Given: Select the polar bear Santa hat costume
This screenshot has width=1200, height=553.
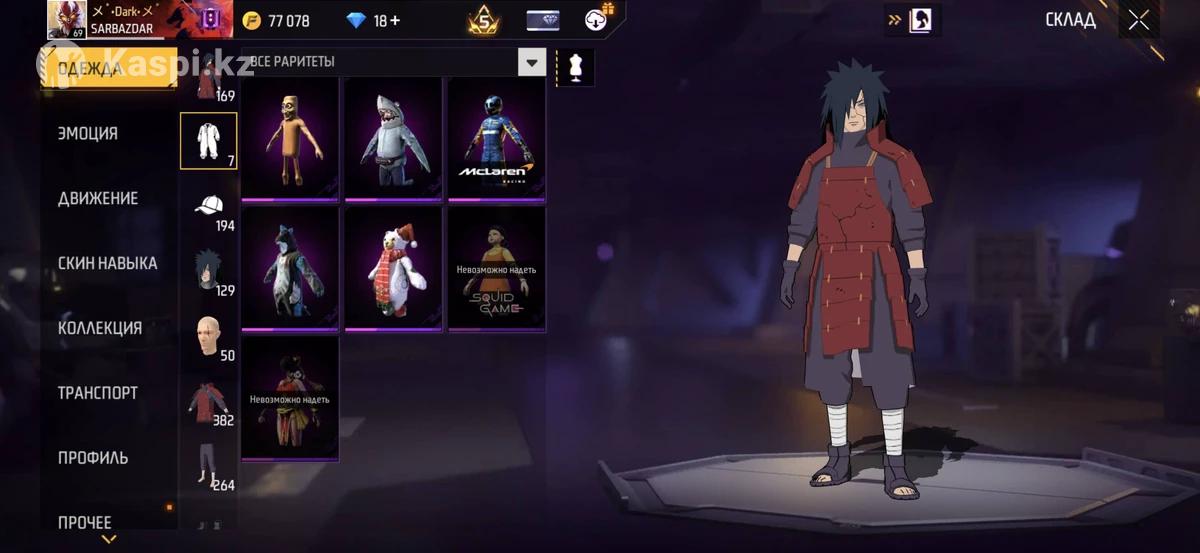Looking at the screenshot, I should click(393, 267).
